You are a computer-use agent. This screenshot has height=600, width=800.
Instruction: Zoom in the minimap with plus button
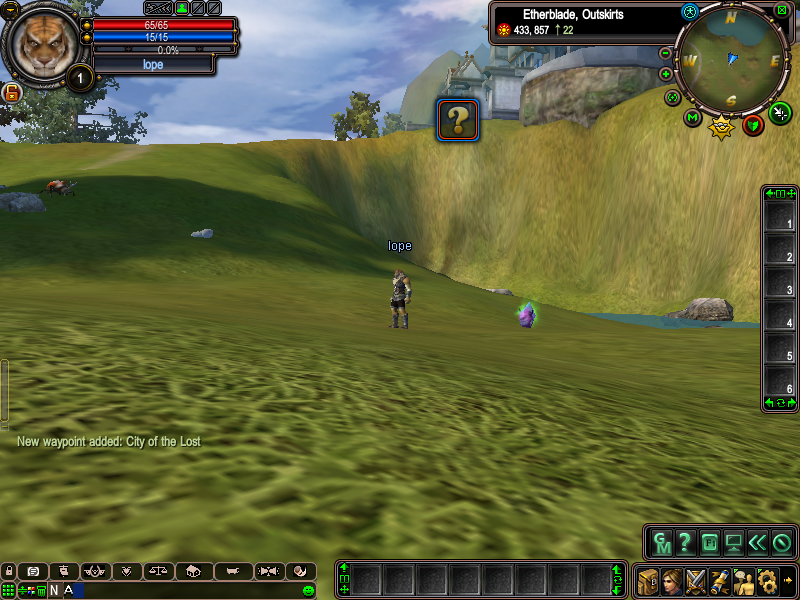(666, 74)
